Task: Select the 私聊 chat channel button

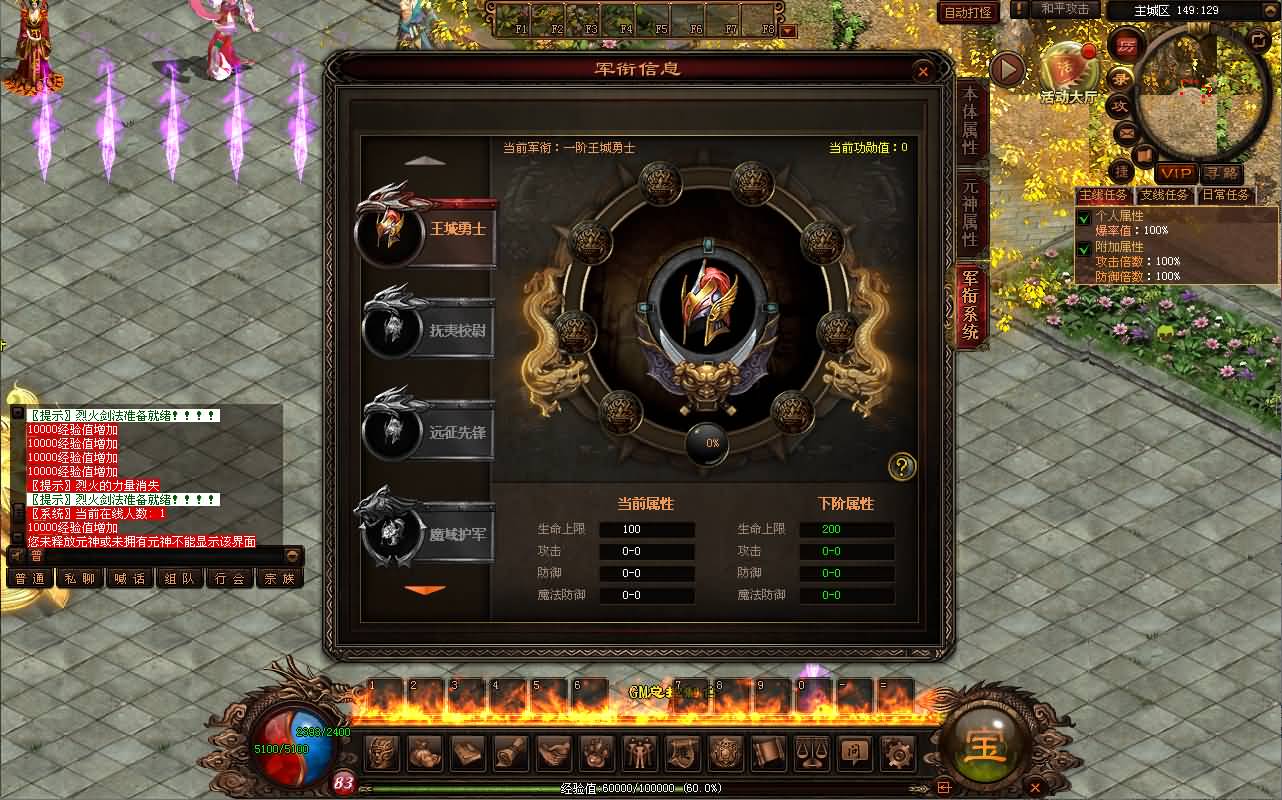Action: click(x=79, y=578)
